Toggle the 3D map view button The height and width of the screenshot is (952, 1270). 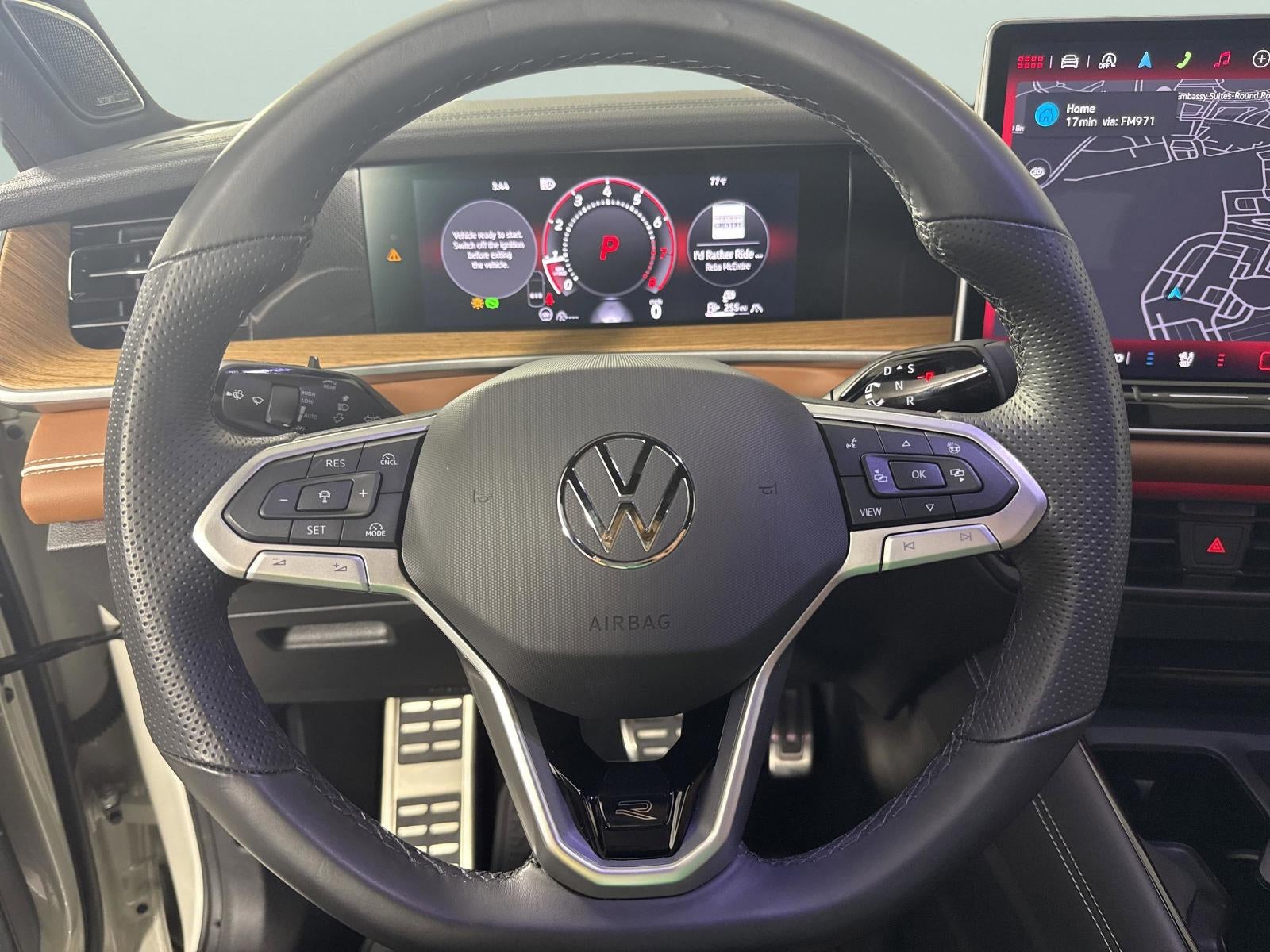[1037, 170]
